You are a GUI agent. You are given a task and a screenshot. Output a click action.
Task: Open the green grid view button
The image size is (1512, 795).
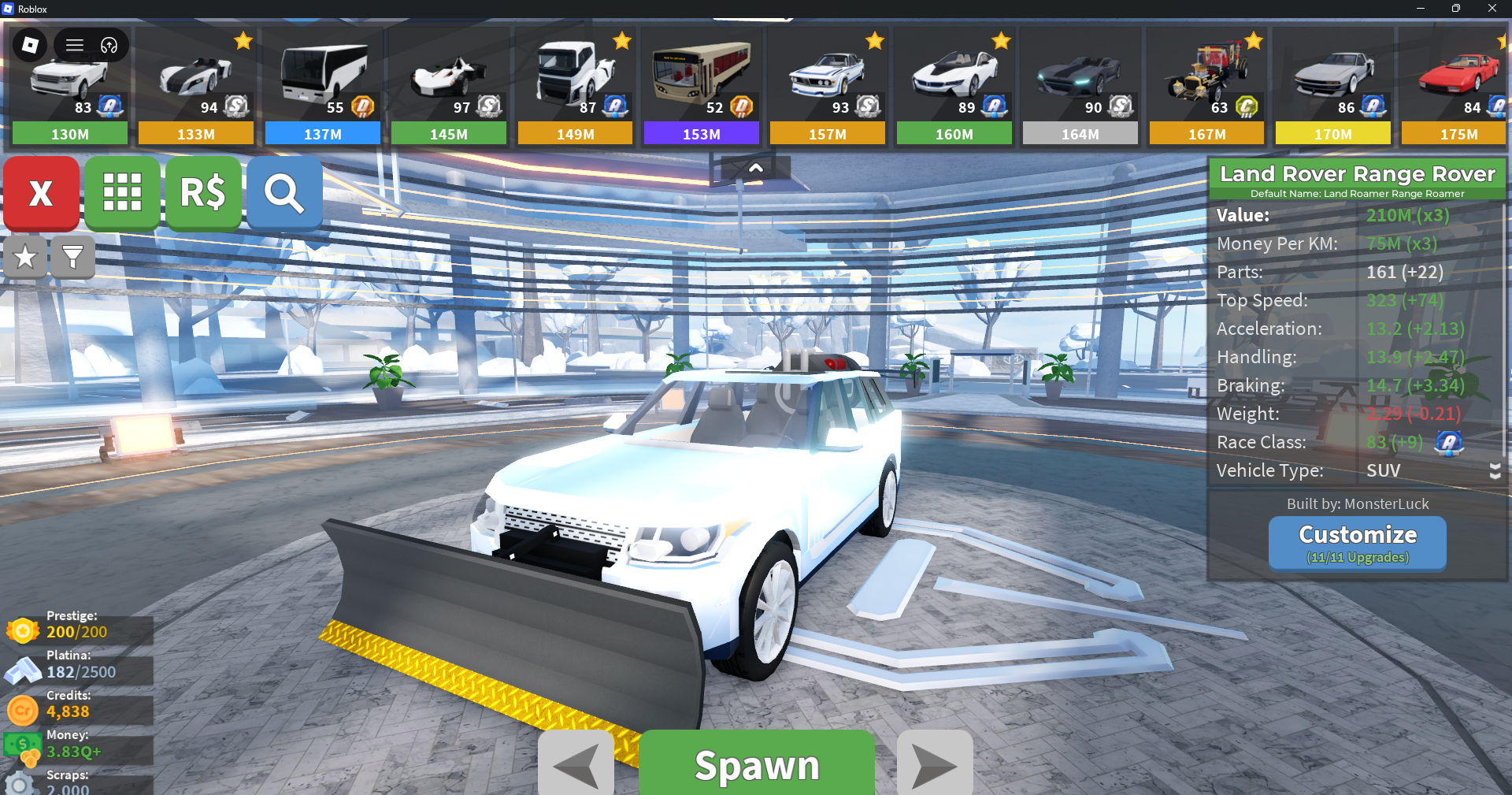point(122,193)
